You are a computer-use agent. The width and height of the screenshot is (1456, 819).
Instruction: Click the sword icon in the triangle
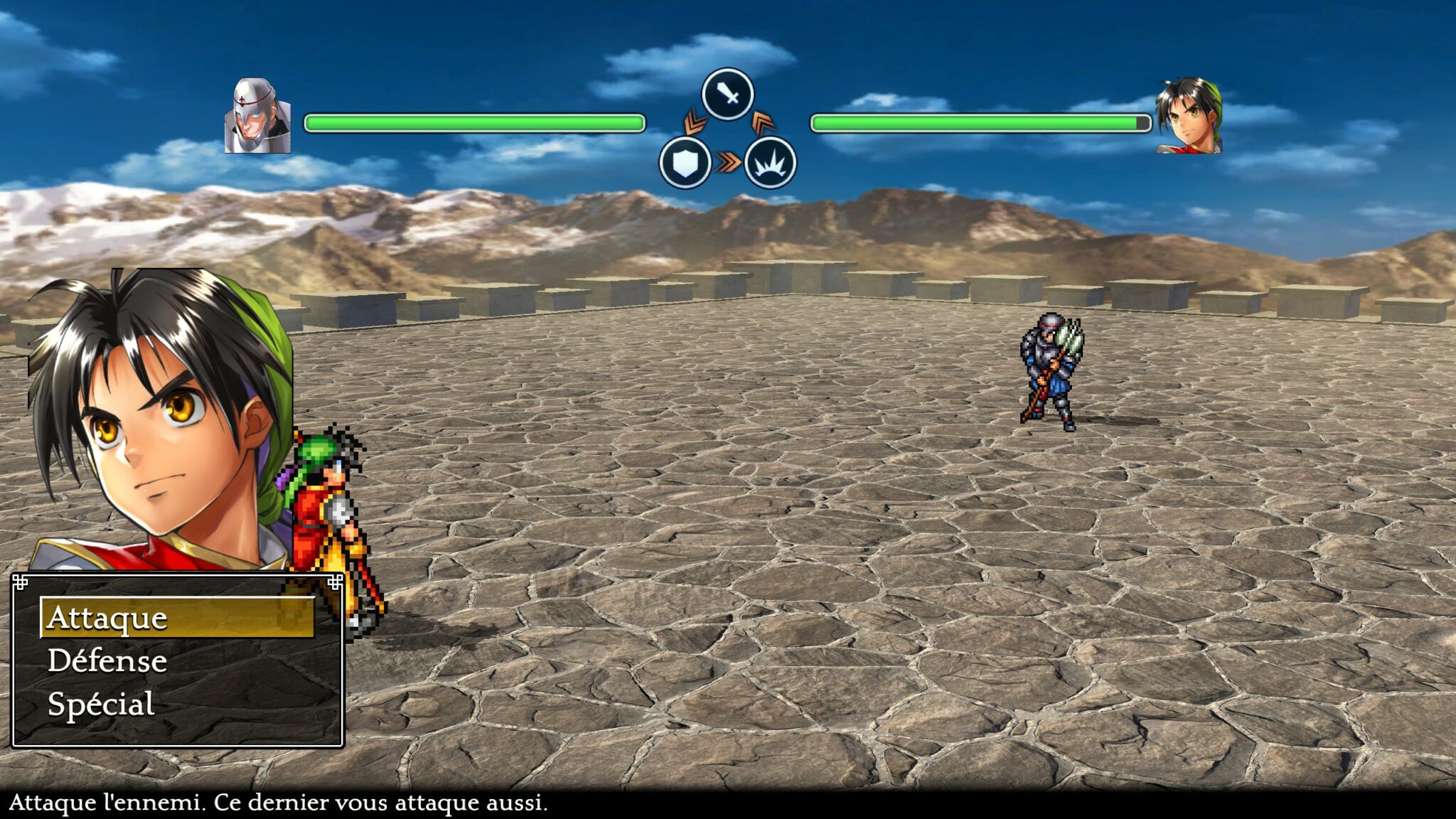pos(727,95)
